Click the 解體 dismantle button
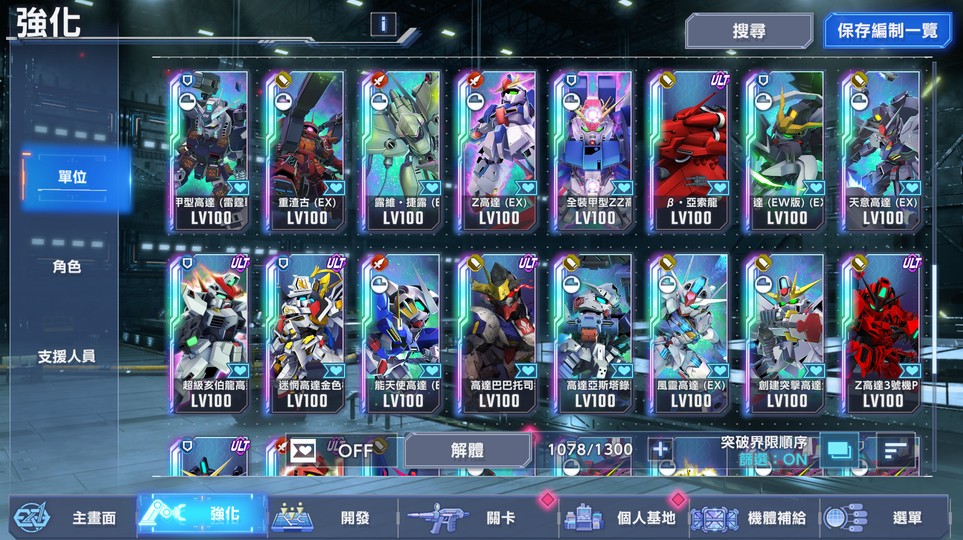 click(467, 450)
